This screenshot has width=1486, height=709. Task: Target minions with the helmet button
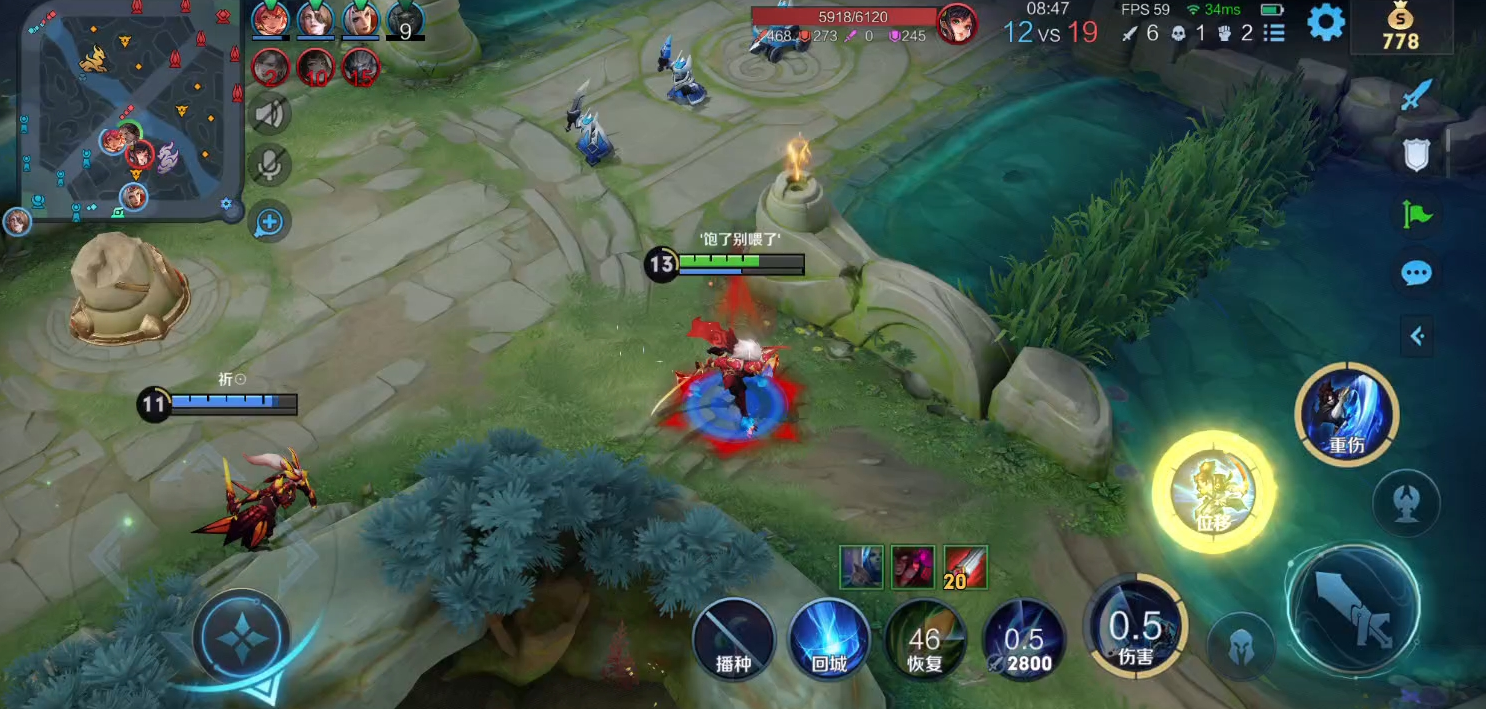pyautogui.click(x=1241, y=645)
